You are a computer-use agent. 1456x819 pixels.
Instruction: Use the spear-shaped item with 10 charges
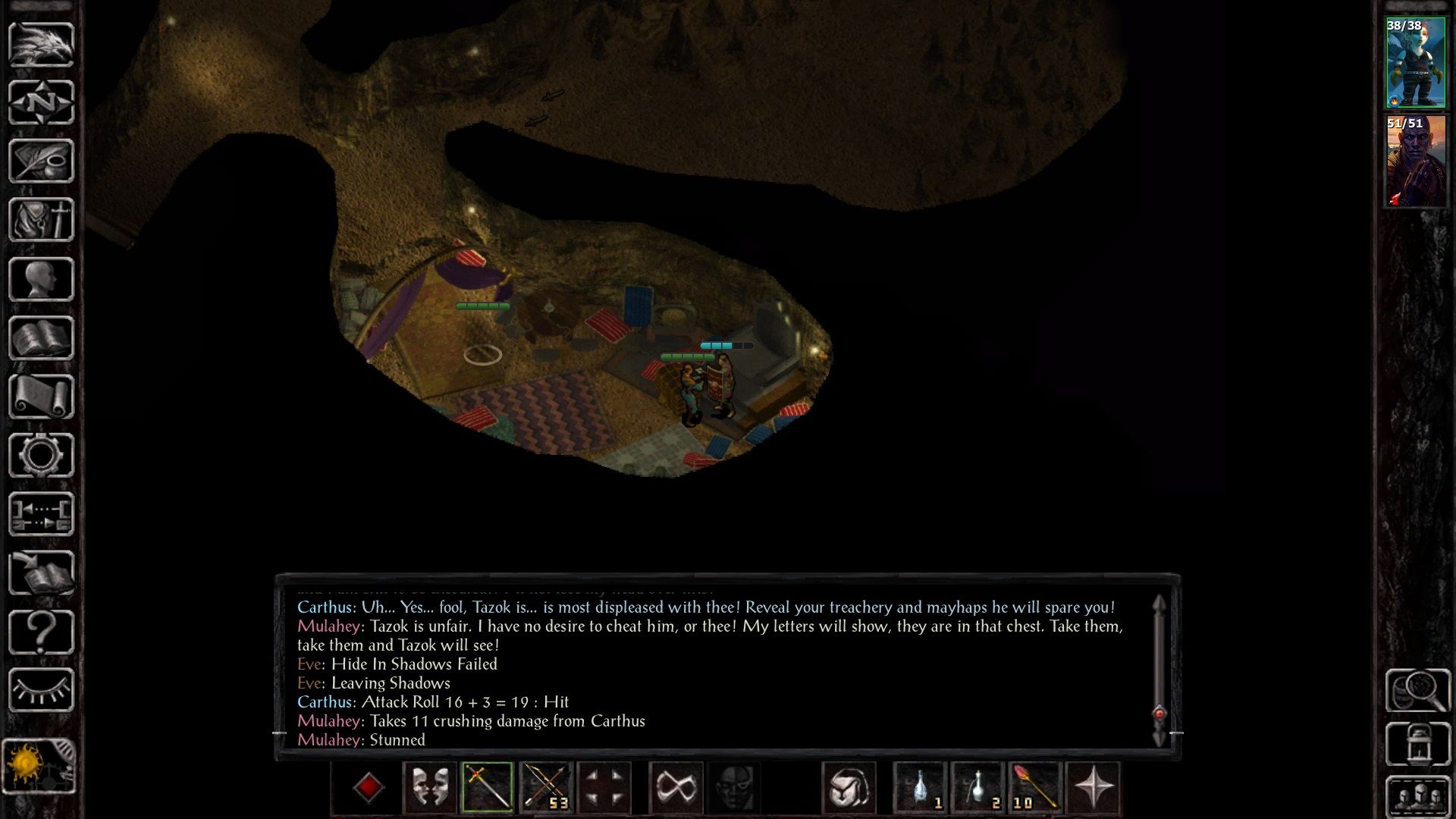click(1035, 787)
